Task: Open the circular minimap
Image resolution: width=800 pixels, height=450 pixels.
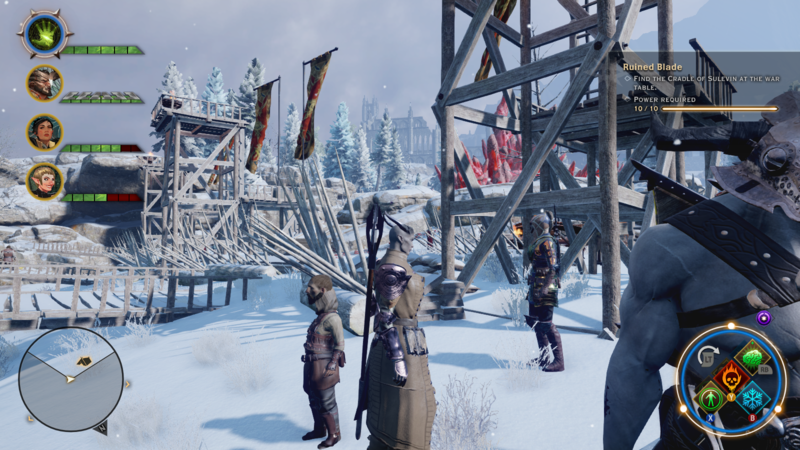Action: [69, 378]
